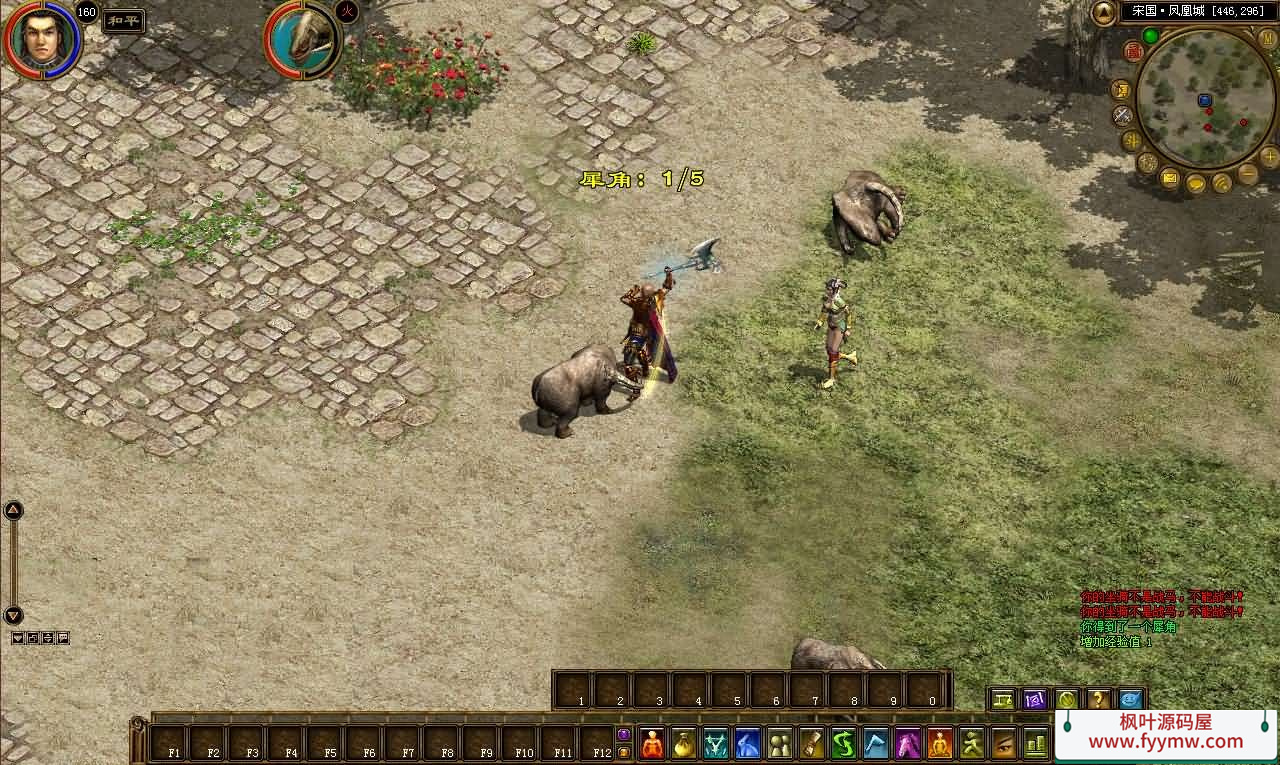Open the mail envelope icon
This screenshot has width=1280, height=765.
pos(1170,179)
